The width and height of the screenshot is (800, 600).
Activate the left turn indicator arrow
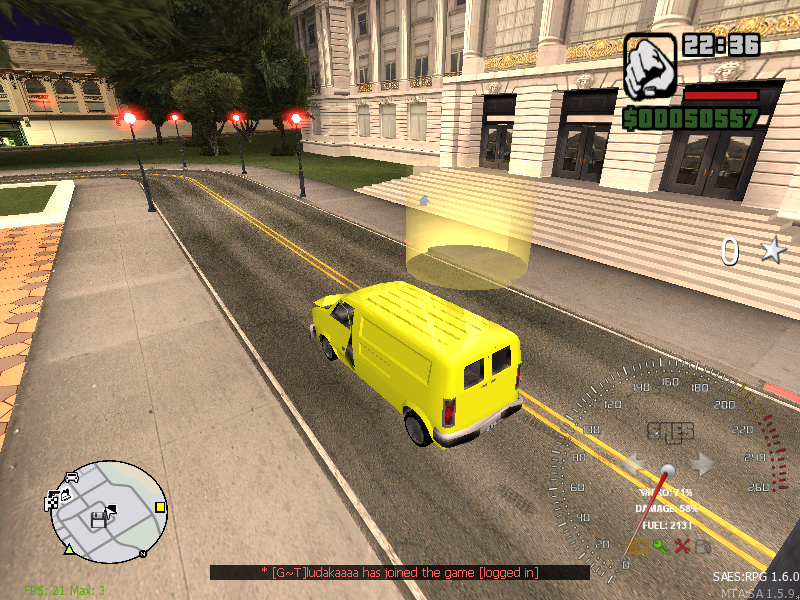(x=633, y=464)
